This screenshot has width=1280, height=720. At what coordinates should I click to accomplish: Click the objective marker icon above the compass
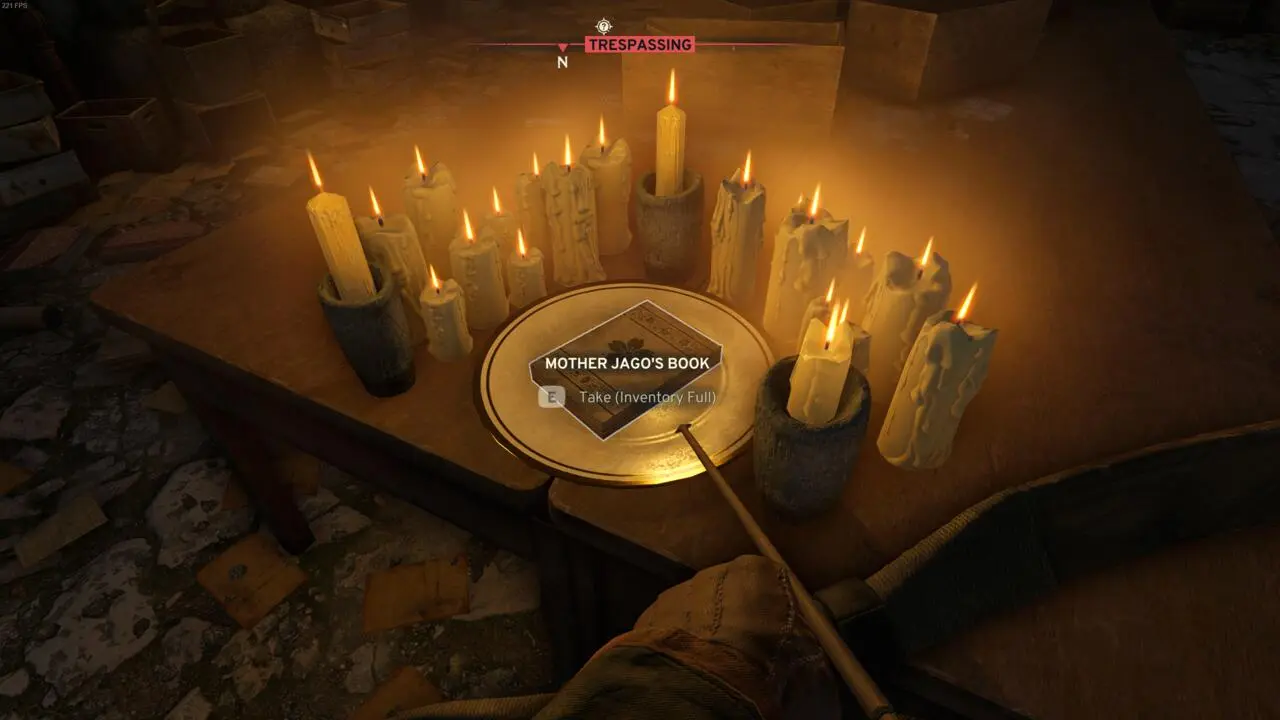pyautogui.click(x=603, y=27)
